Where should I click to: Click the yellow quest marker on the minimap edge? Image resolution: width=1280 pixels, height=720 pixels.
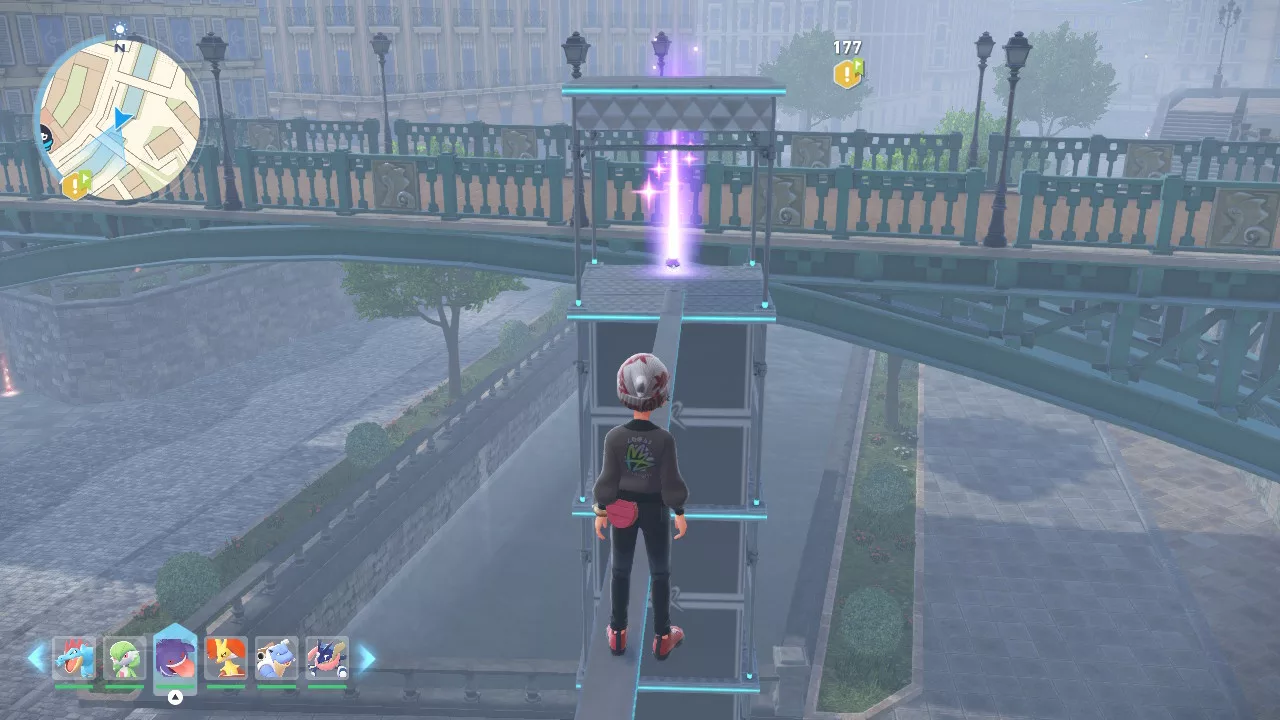pyautogui.click(x=76, y=185)
